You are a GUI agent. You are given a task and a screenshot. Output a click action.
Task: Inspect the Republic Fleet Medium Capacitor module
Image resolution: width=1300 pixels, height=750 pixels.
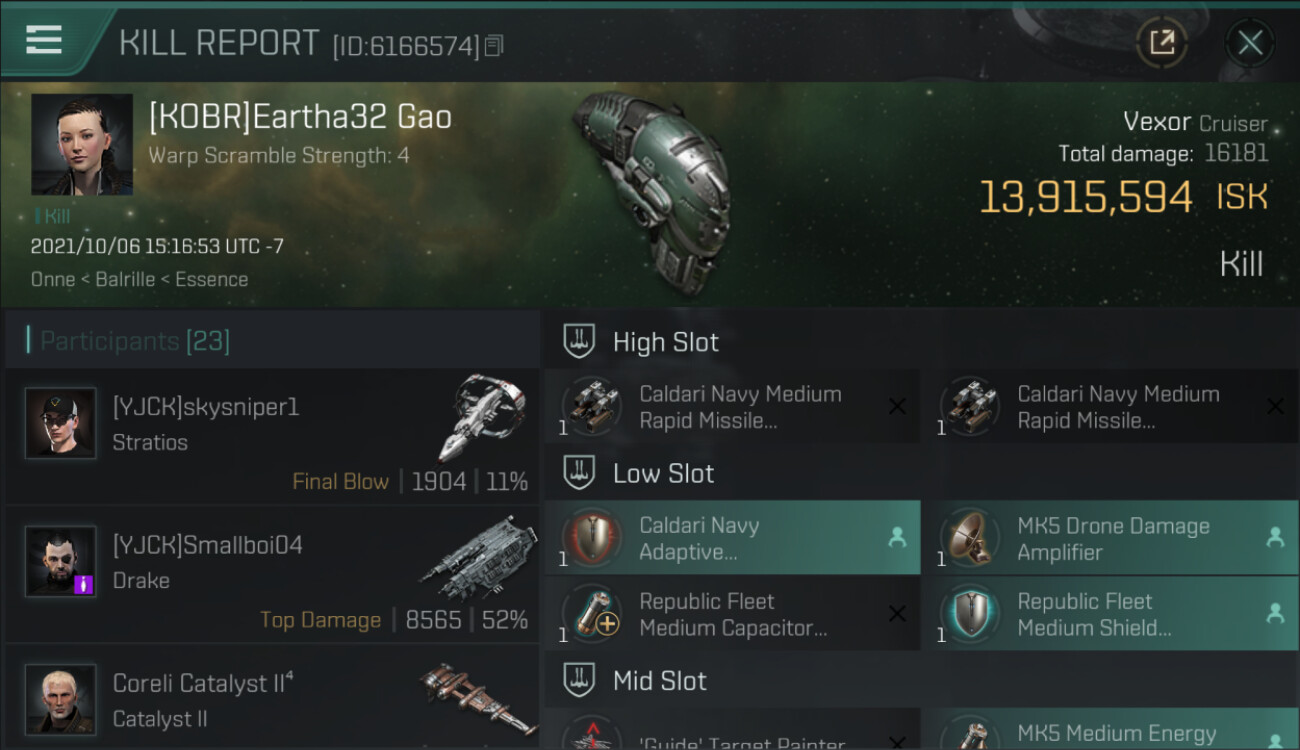click(732, 614)
